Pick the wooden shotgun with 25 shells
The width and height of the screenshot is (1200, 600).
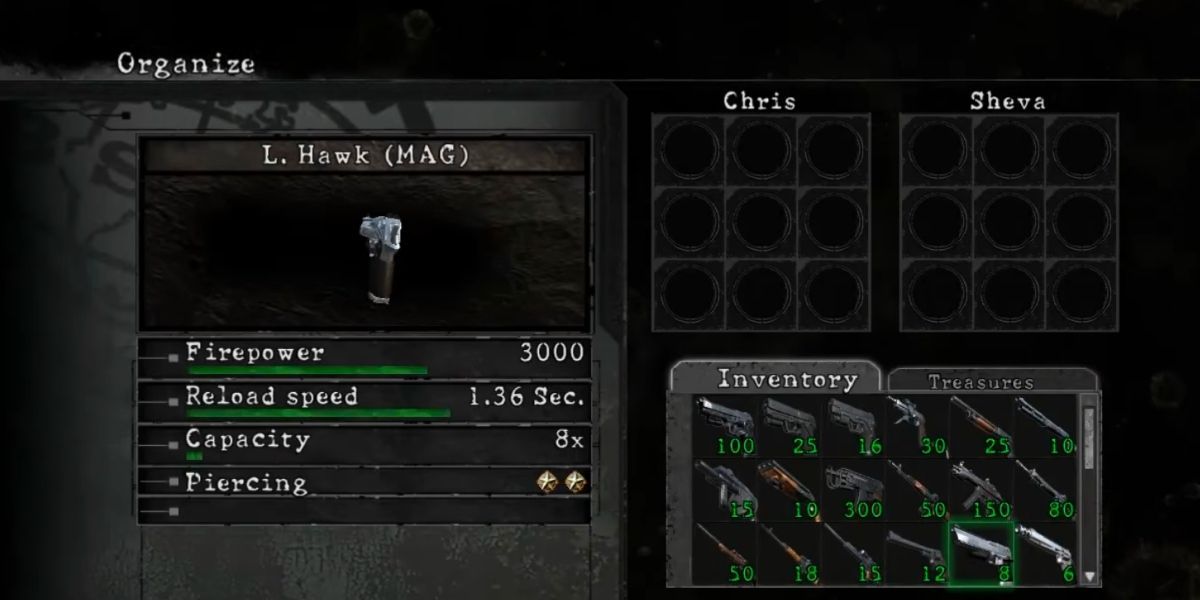click(x=980, y=427)
